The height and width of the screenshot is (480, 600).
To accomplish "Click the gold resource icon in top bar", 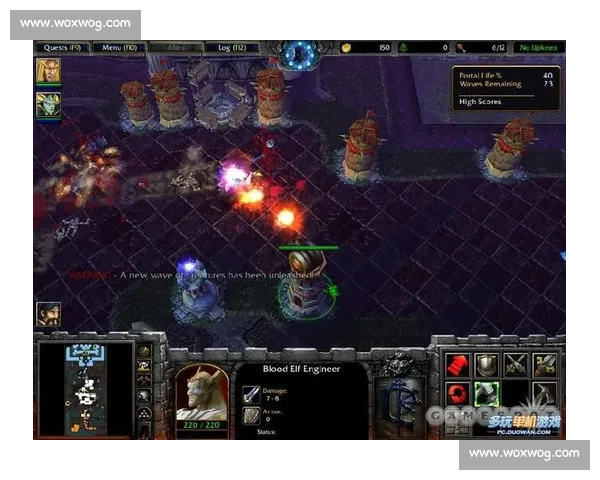I will point(347,47).
